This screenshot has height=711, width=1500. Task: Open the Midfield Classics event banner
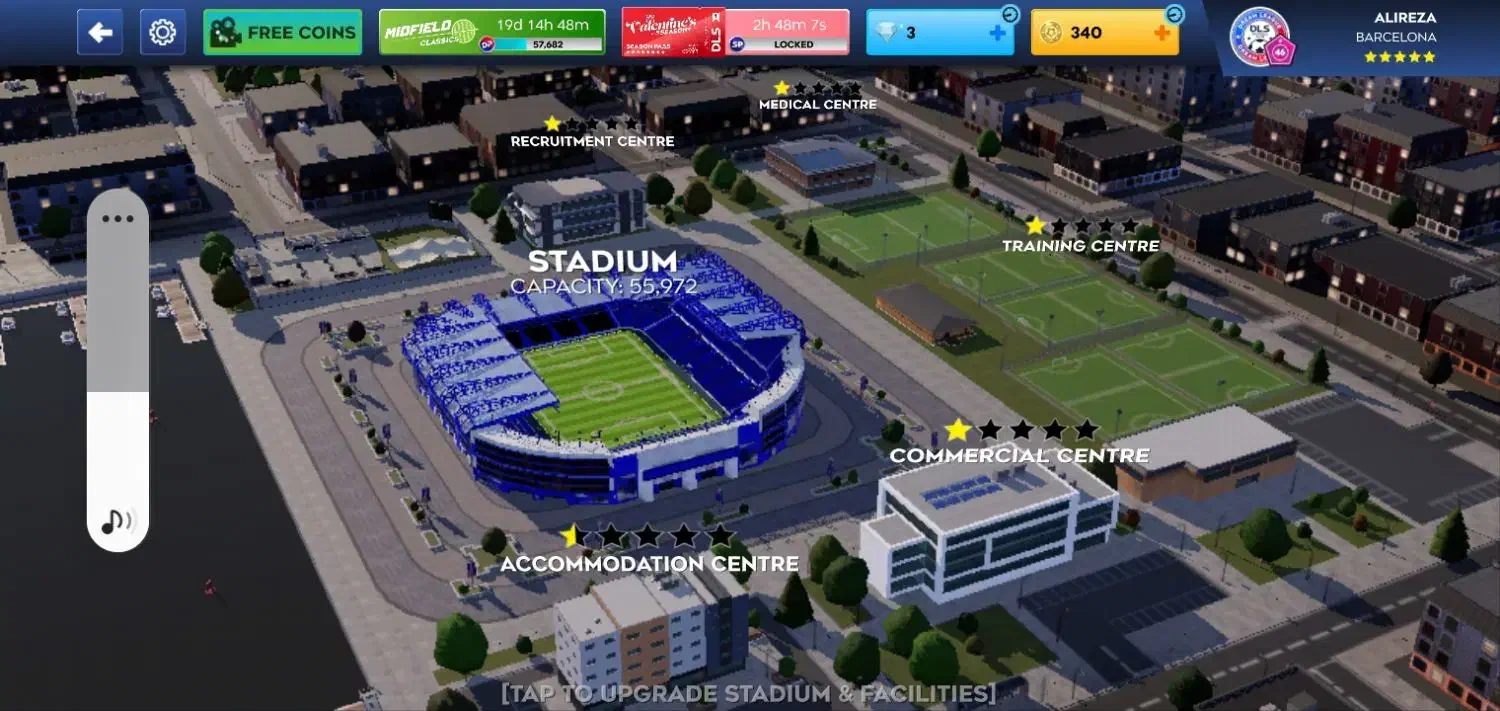pos(492,32)
